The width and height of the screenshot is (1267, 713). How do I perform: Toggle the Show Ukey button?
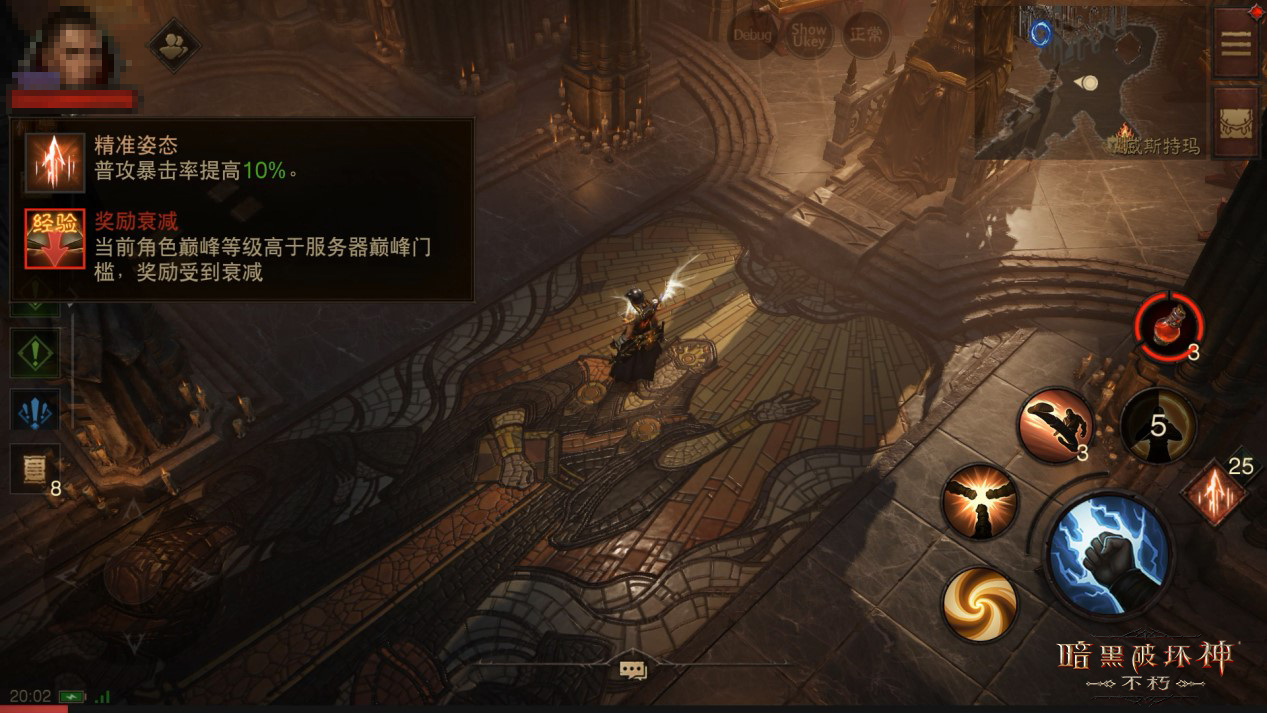coord(808,36)
